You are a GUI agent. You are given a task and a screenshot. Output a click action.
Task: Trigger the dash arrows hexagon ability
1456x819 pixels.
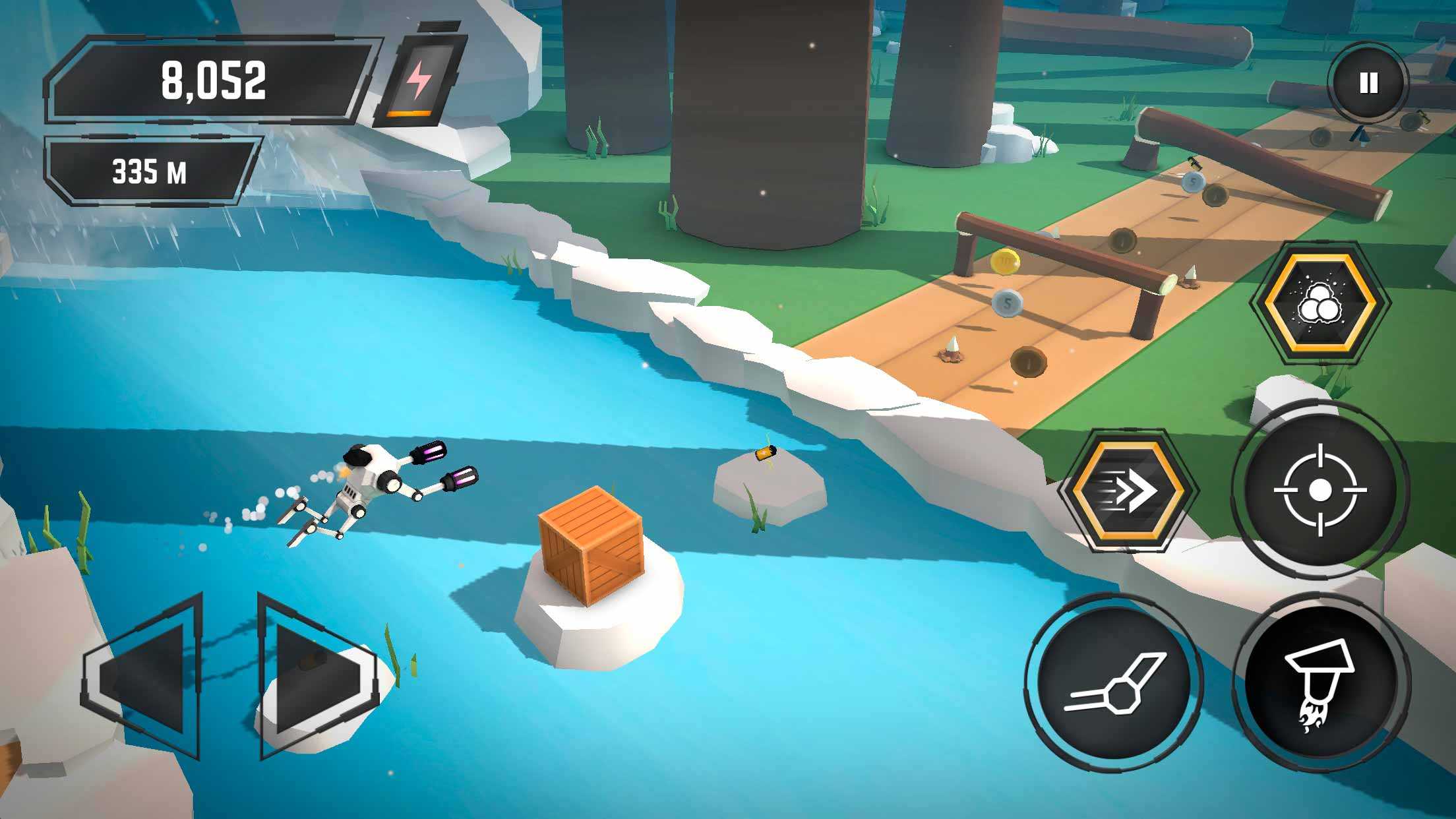pyautogui.click(x=1128, y=491)
